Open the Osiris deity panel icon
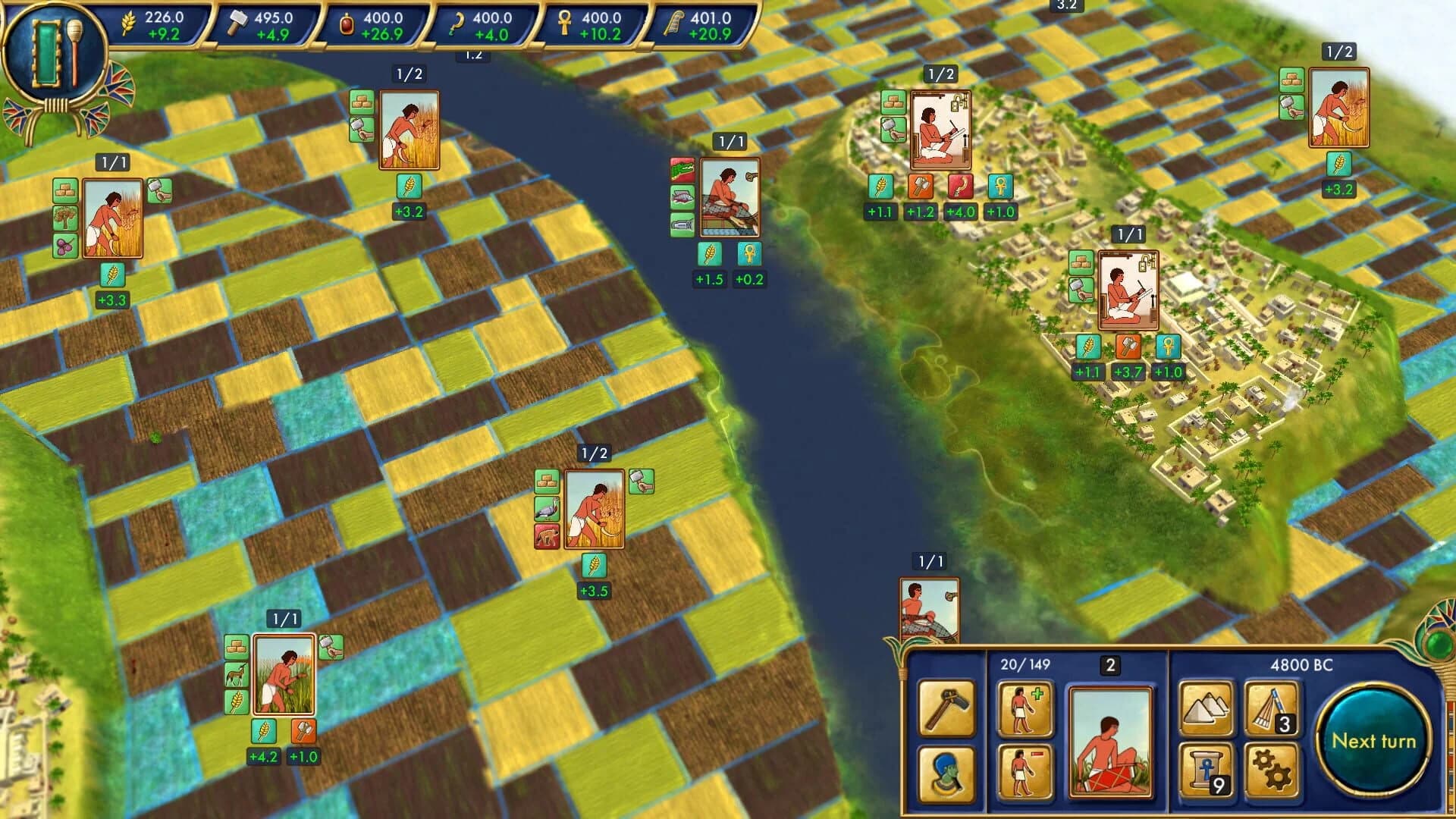 [x=946, y=773]
